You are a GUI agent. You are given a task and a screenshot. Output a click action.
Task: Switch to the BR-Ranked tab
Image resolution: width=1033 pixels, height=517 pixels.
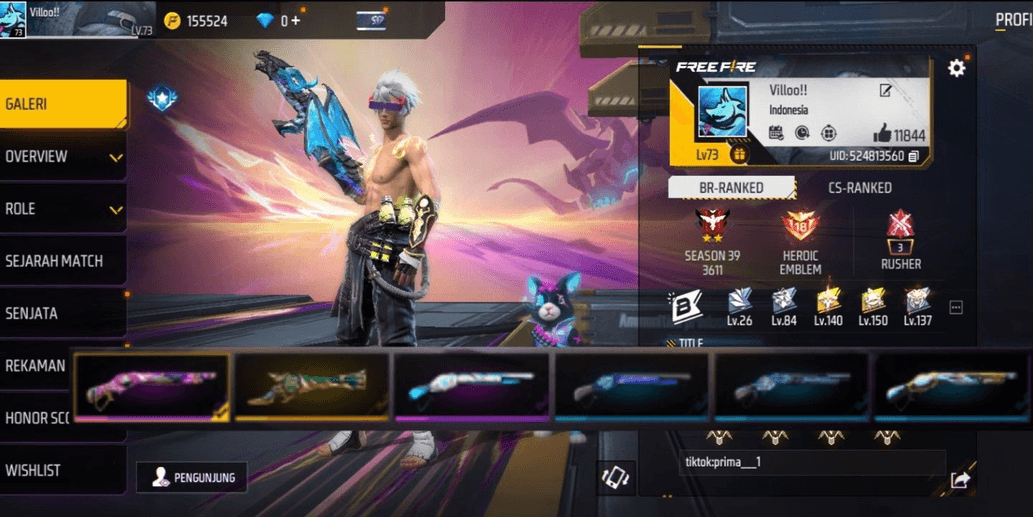pyautogui.click(x=731, y=187)
